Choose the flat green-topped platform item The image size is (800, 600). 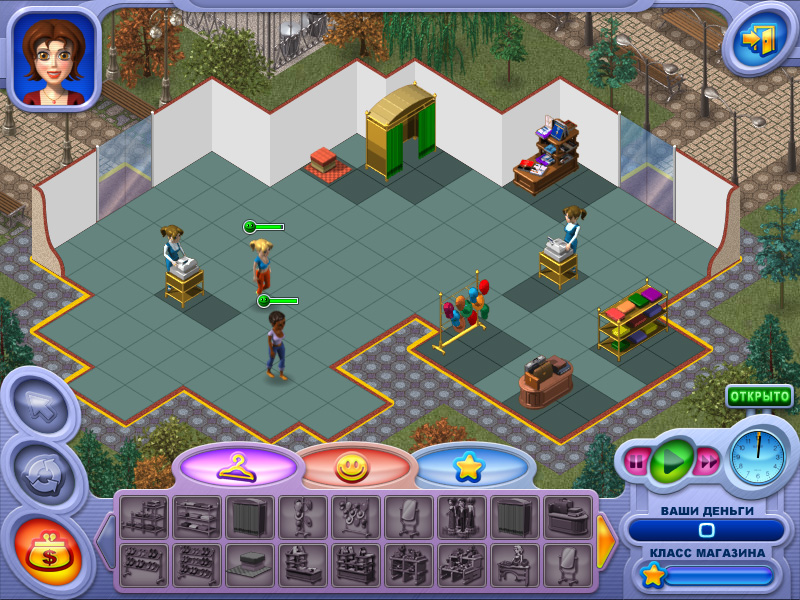pos(250,565)
